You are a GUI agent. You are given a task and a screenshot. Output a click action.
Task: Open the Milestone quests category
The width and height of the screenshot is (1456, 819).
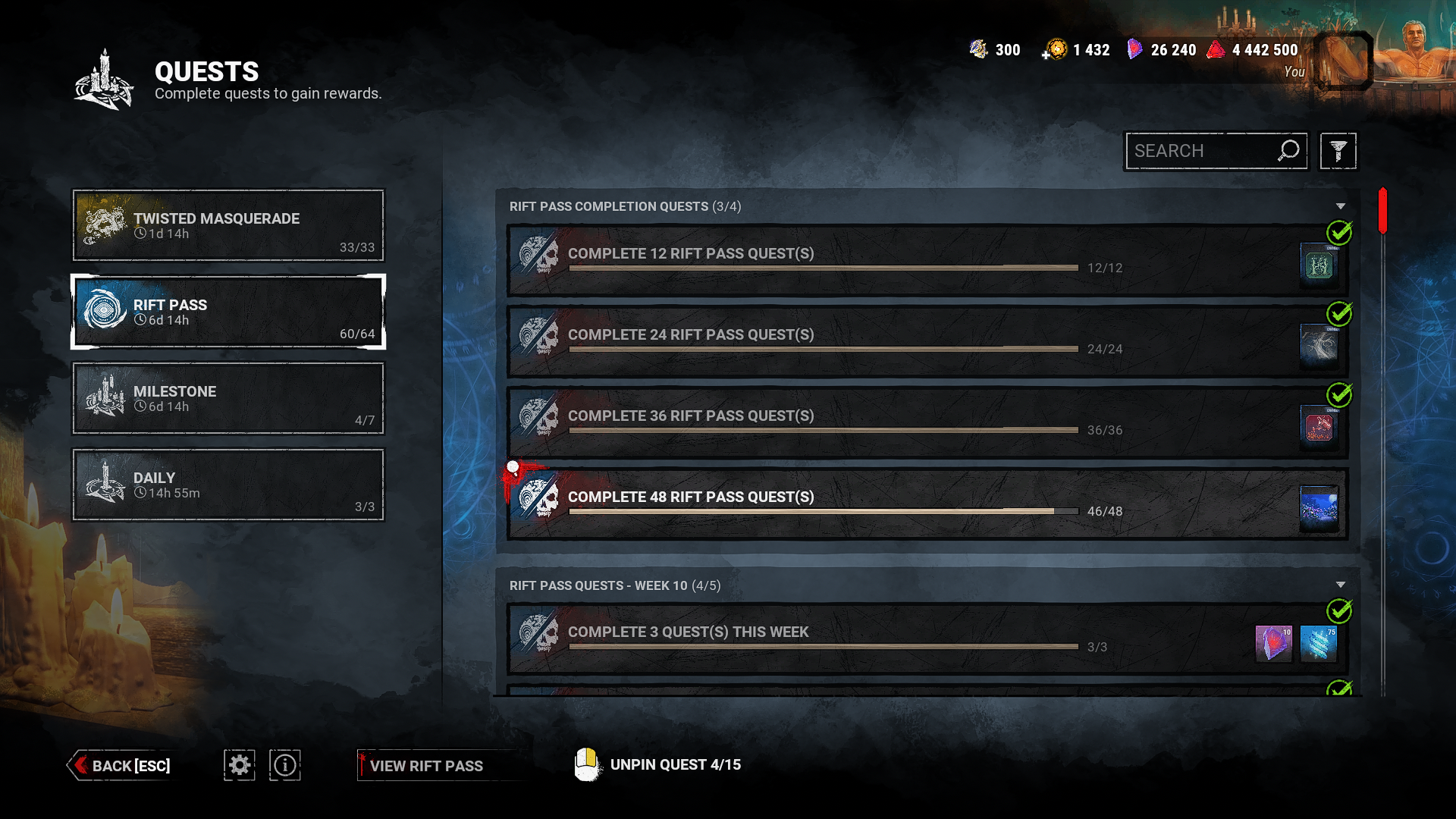[227, 398]
